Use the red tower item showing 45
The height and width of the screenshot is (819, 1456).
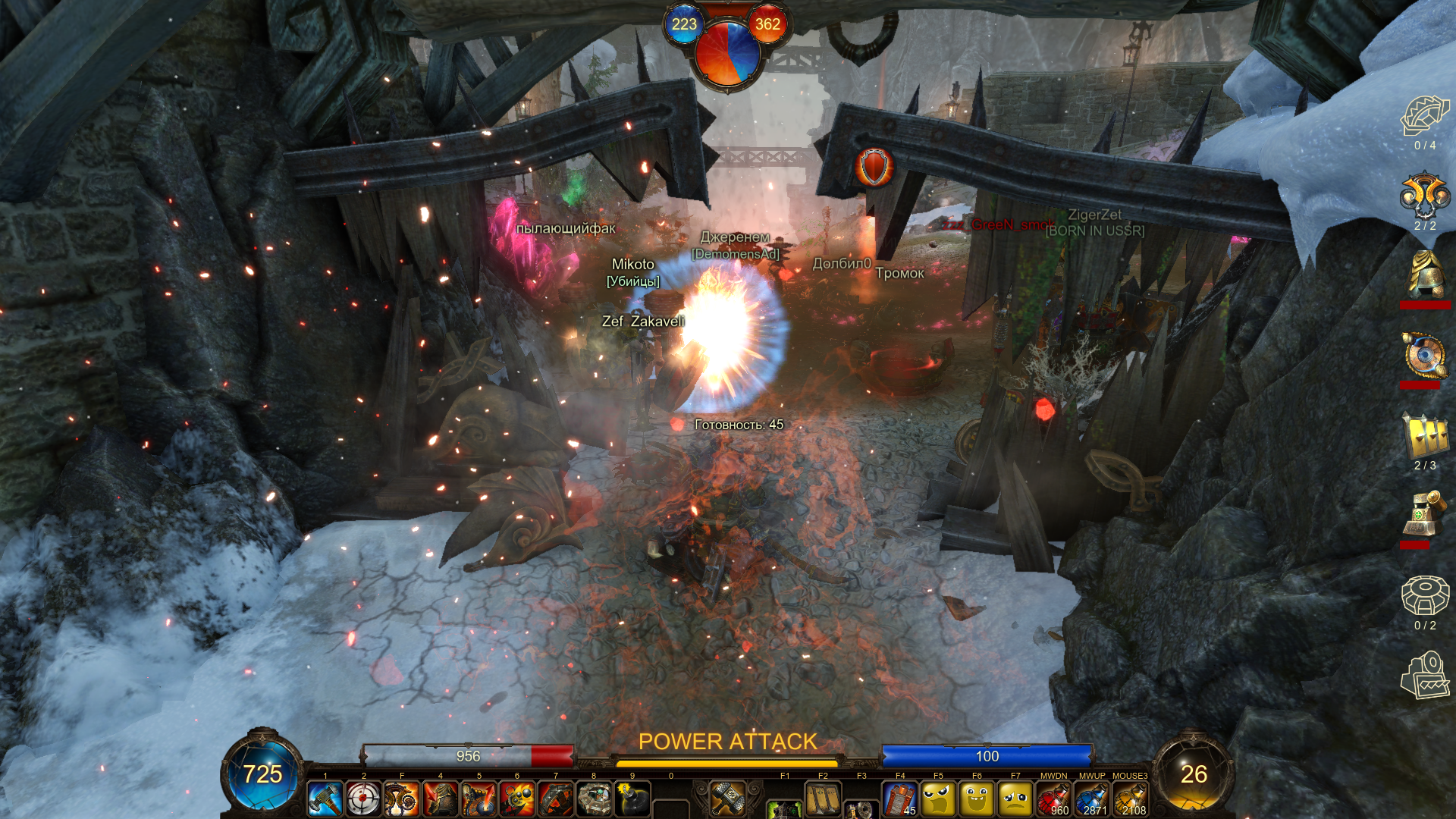(900, 799)
